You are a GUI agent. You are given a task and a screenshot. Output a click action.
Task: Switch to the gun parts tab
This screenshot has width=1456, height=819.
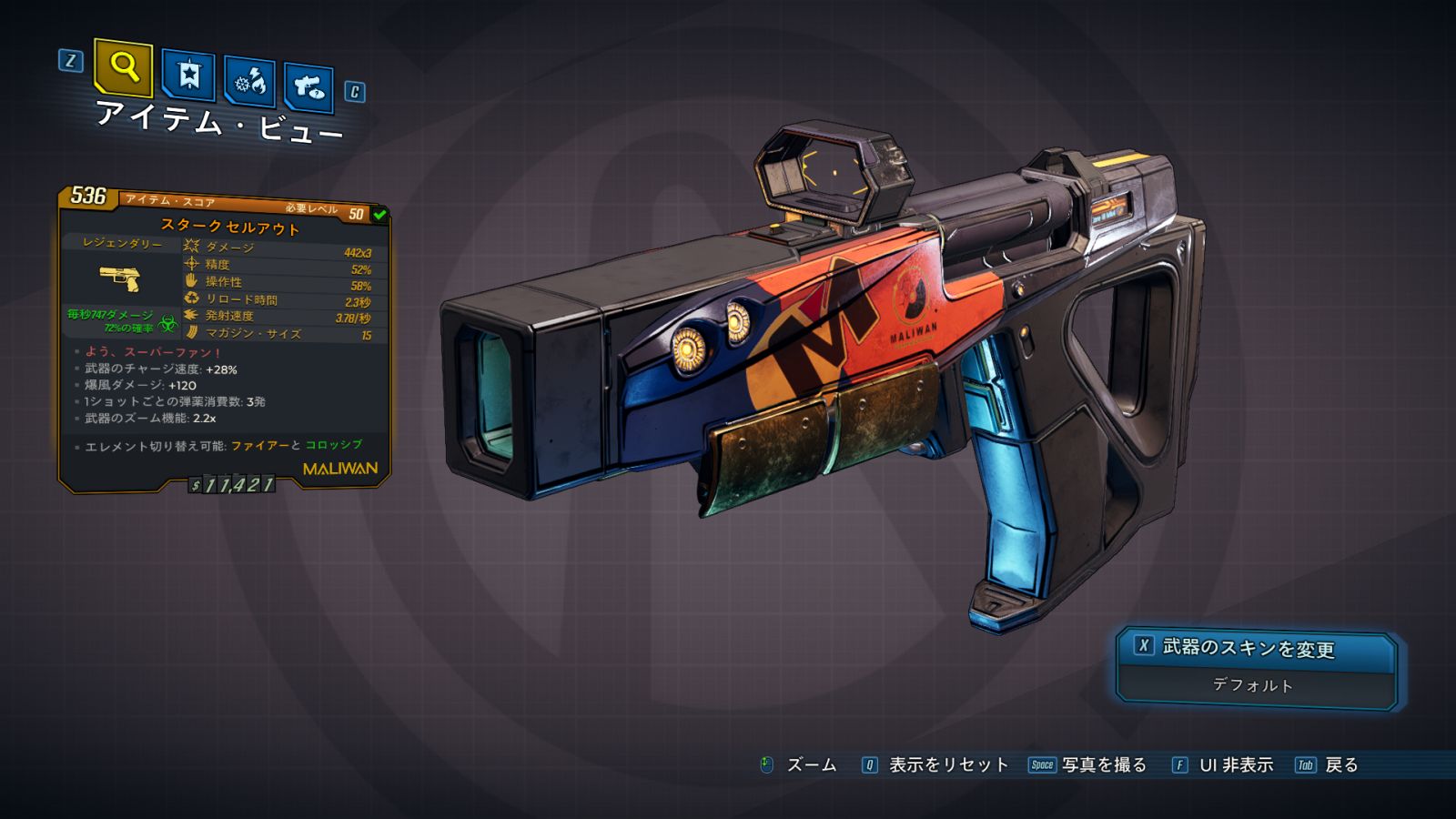[308, 87]
